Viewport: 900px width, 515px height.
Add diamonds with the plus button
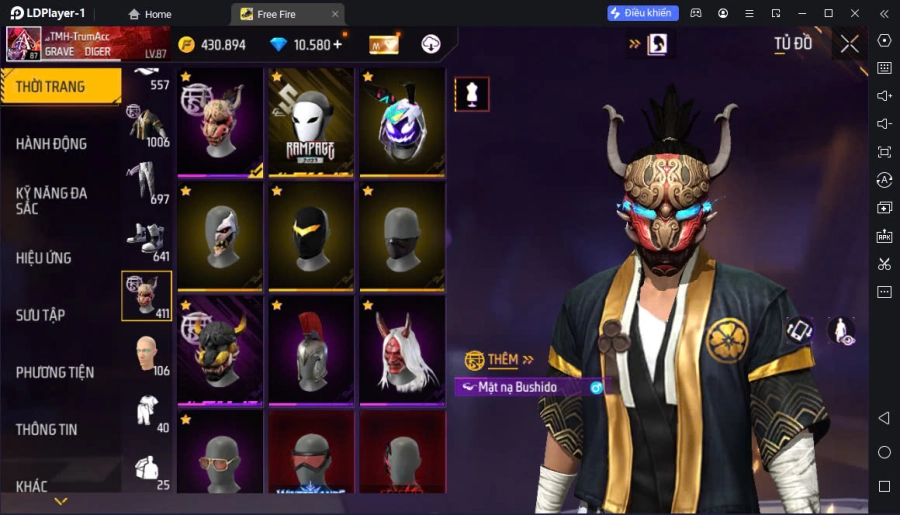pos(337,44)
